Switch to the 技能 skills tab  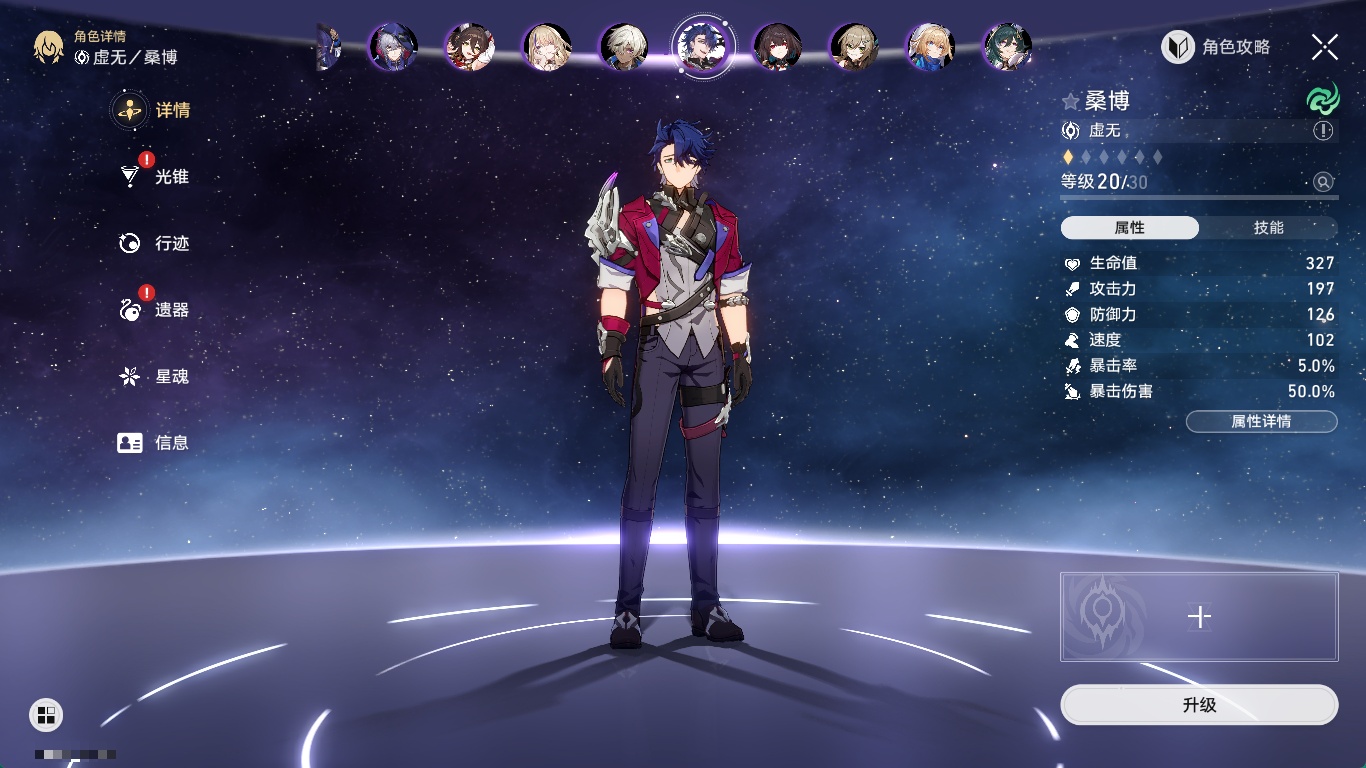pyautogui.click(x=1268, y=228)
